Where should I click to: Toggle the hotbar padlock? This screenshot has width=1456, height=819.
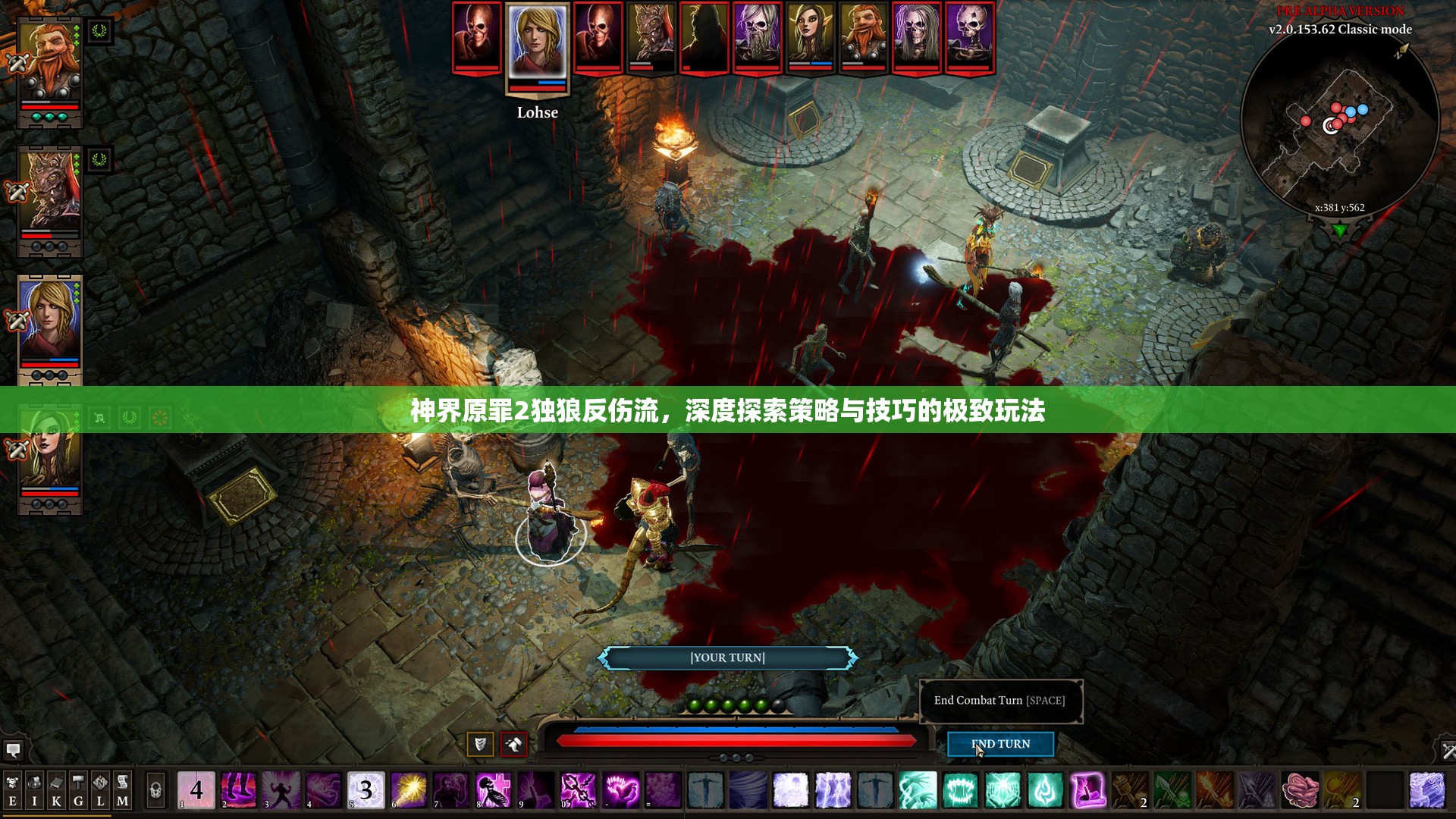pos(155,791)
